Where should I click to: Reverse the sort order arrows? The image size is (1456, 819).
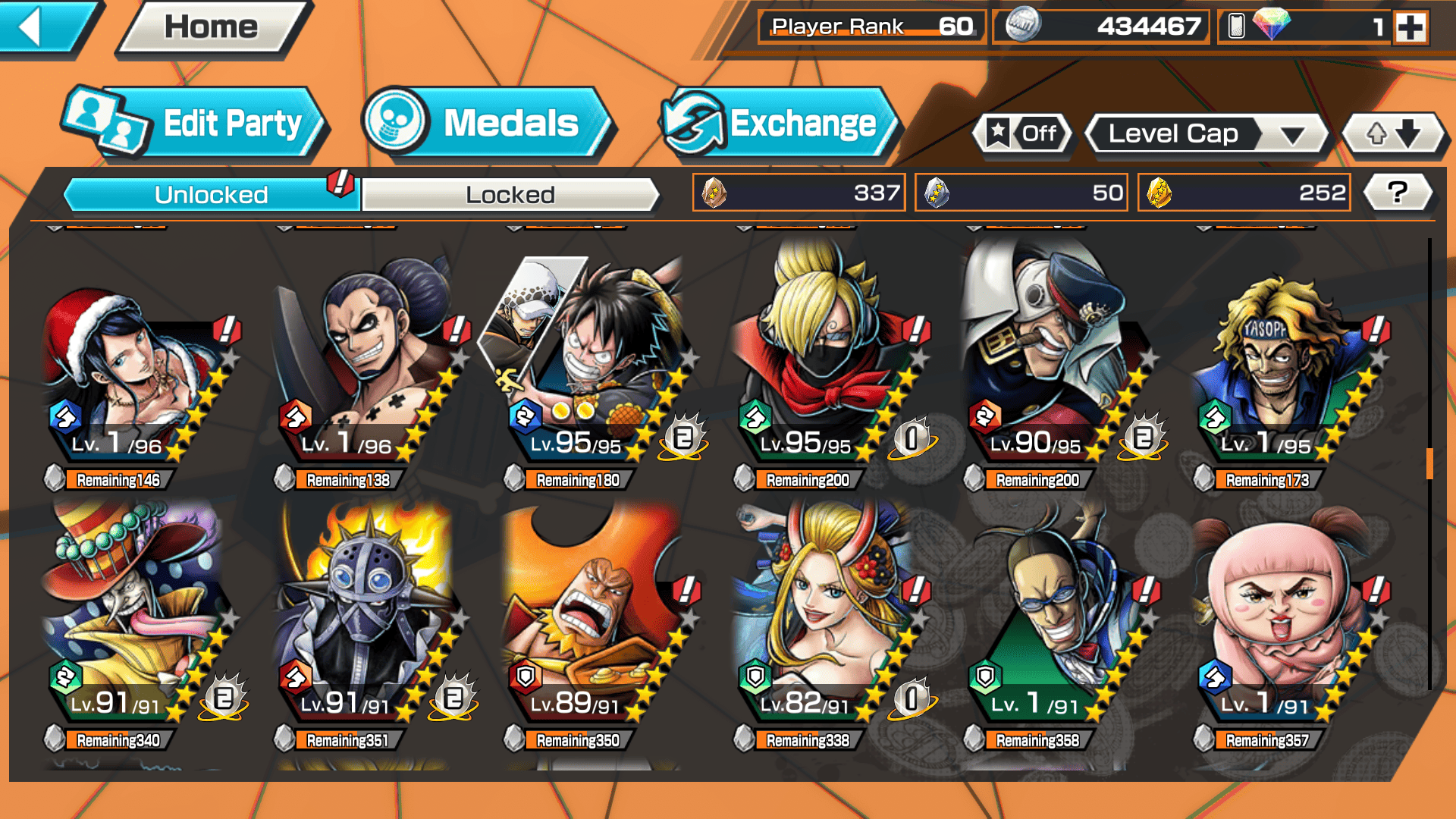(x=1393, y=134)
